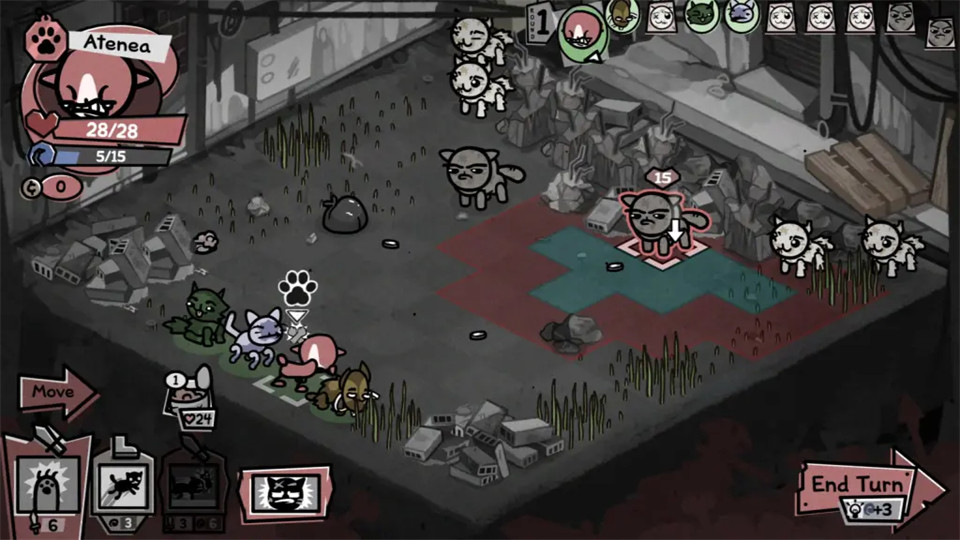
Task: Open the cat food can item
Action: tap(187, 398)
